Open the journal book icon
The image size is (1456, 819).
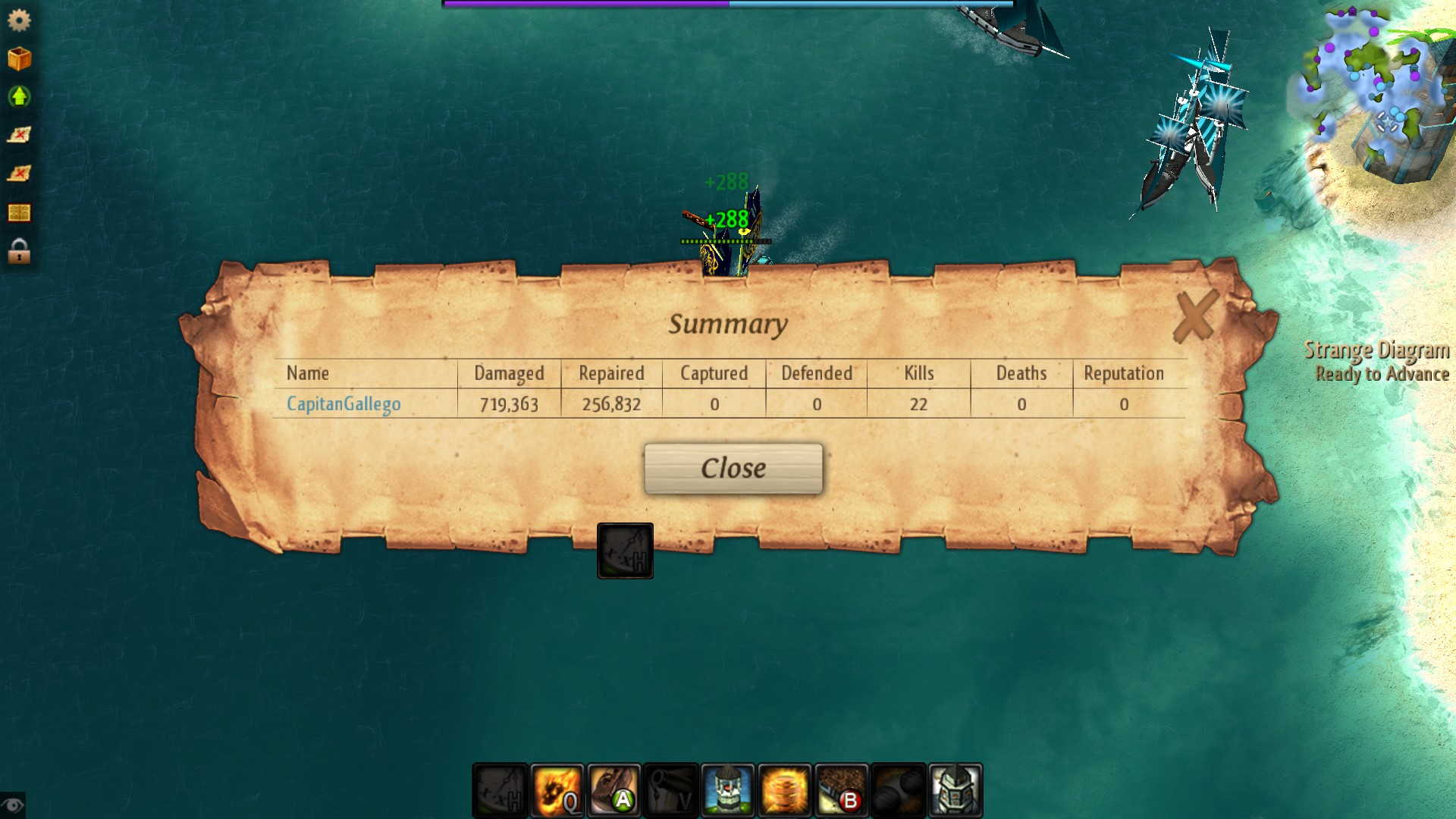point(19,214)
